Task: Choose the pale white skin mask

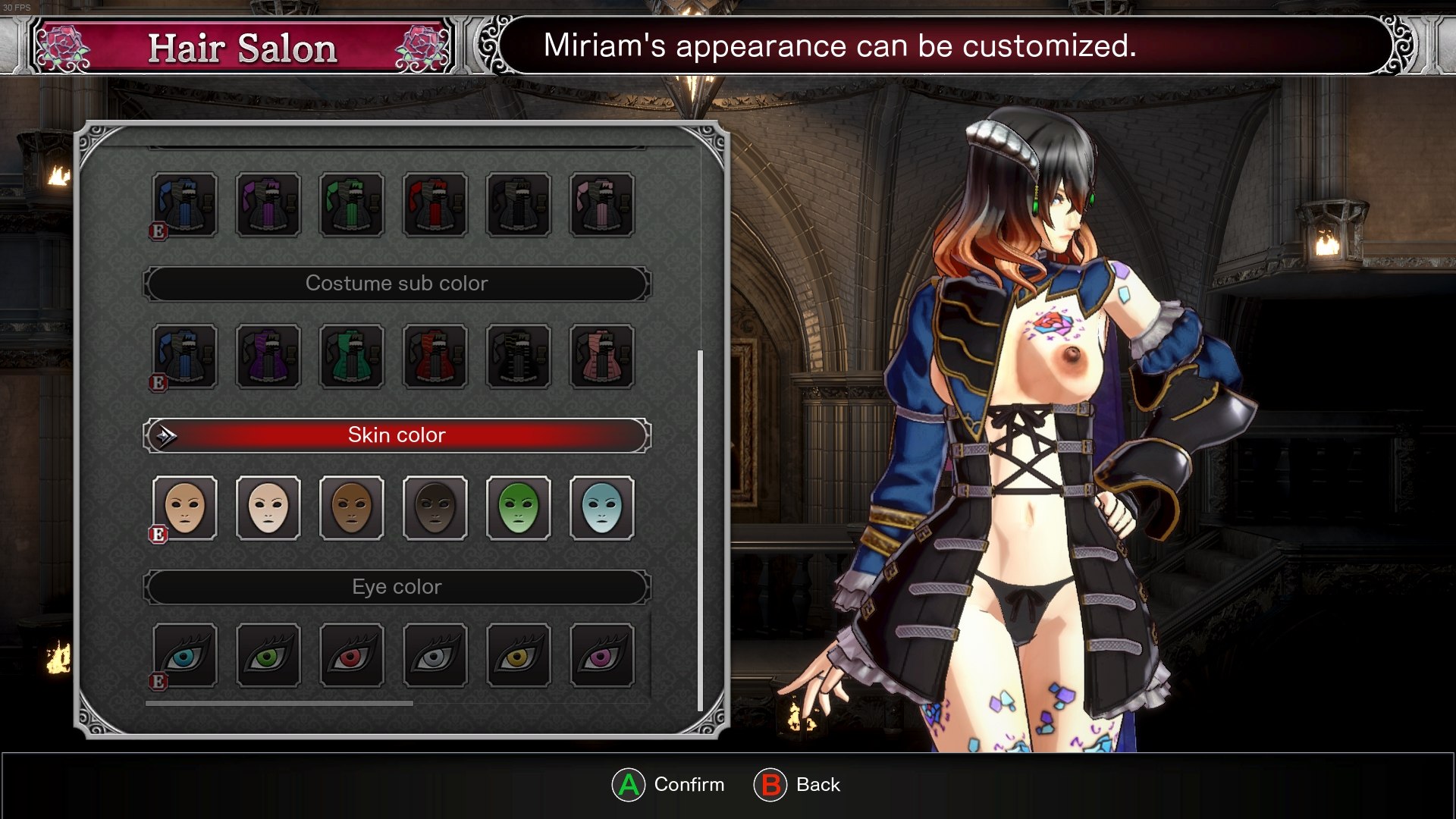Action: tap(268, 508)
